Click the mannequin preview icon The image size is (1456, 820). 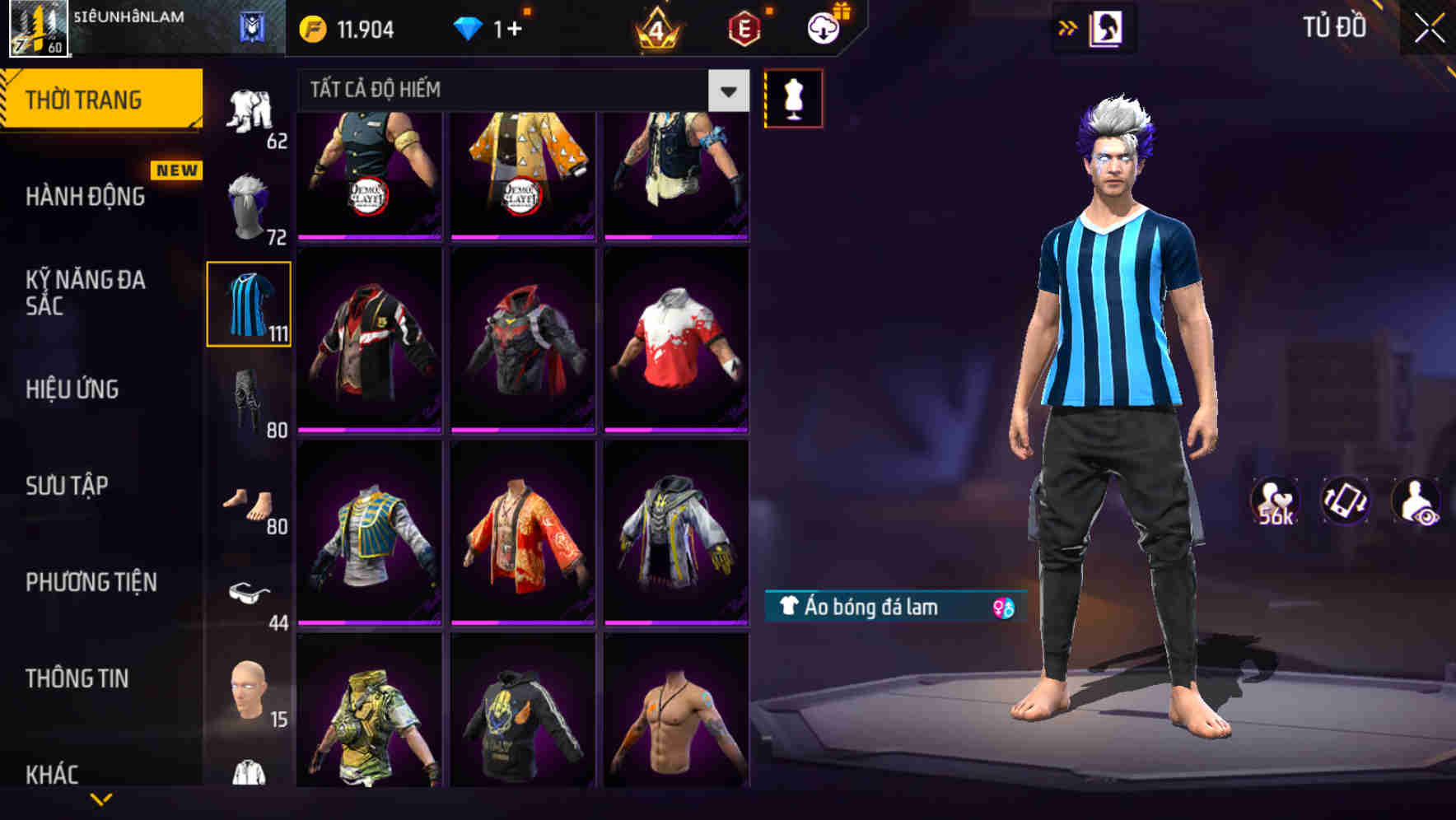pyautogui.click(x=793, y=97)
